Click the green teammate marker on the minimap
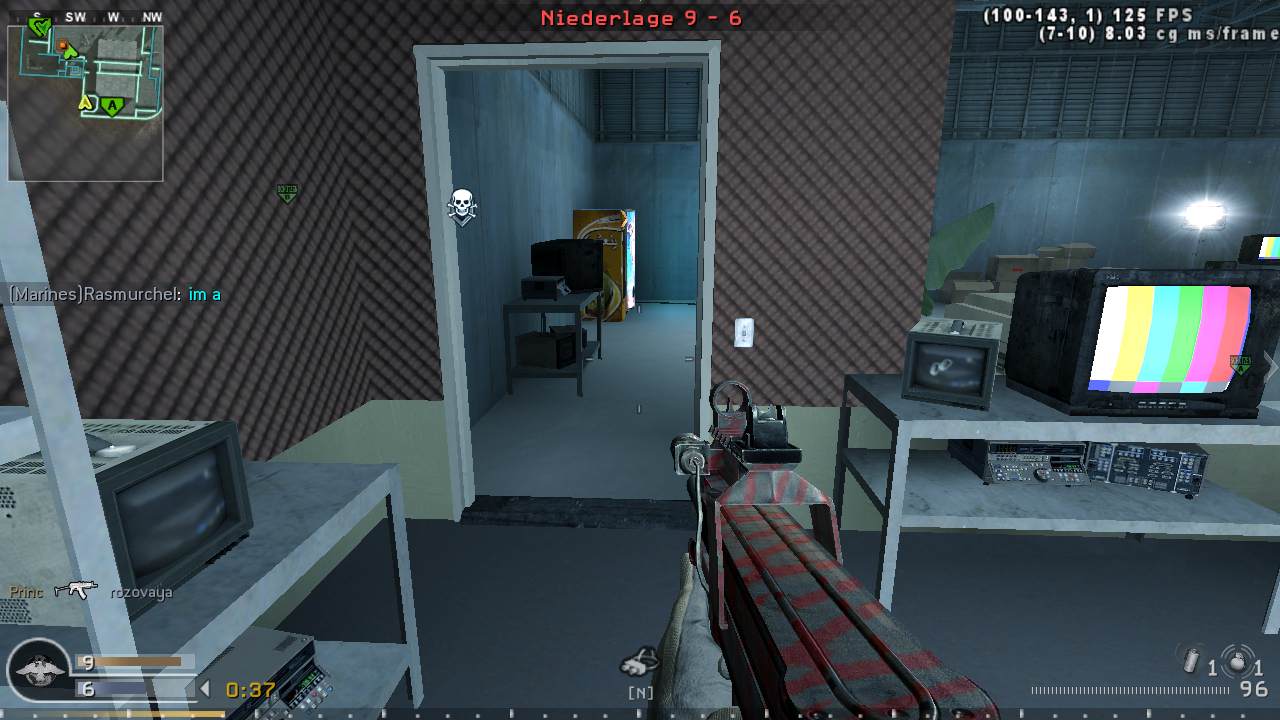The height and width of the screenshot is (720, 1280). pyautogui.click(x=39, y=26)
